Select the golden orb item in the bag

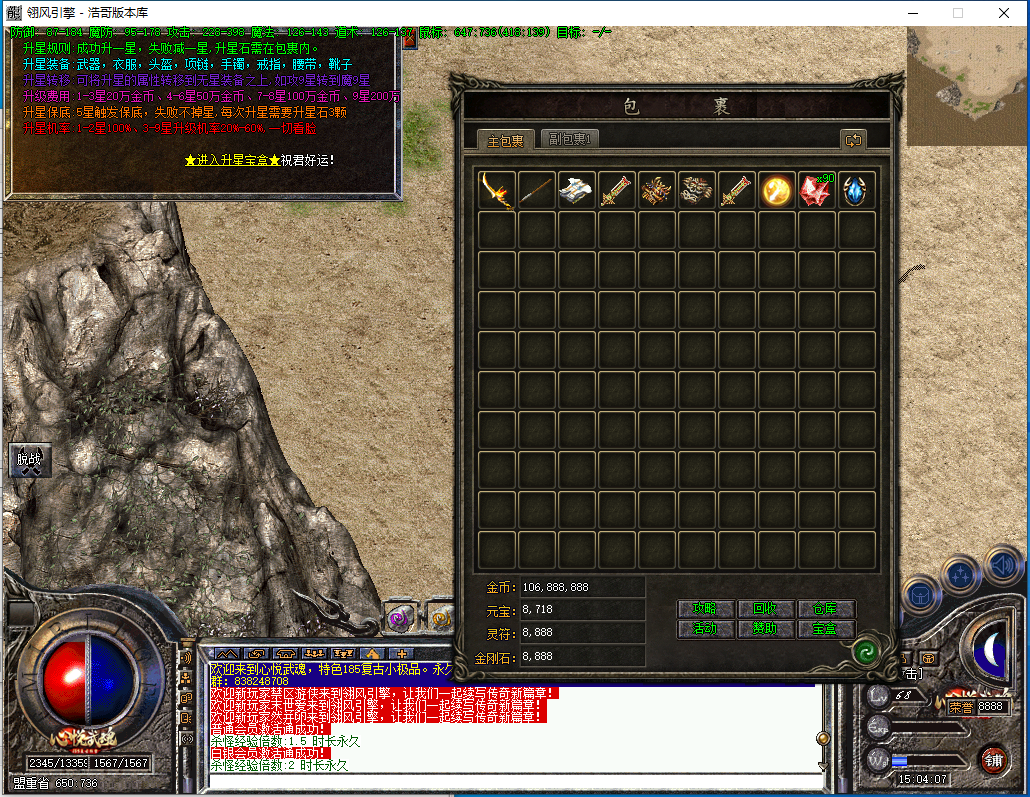click(777, 190)
